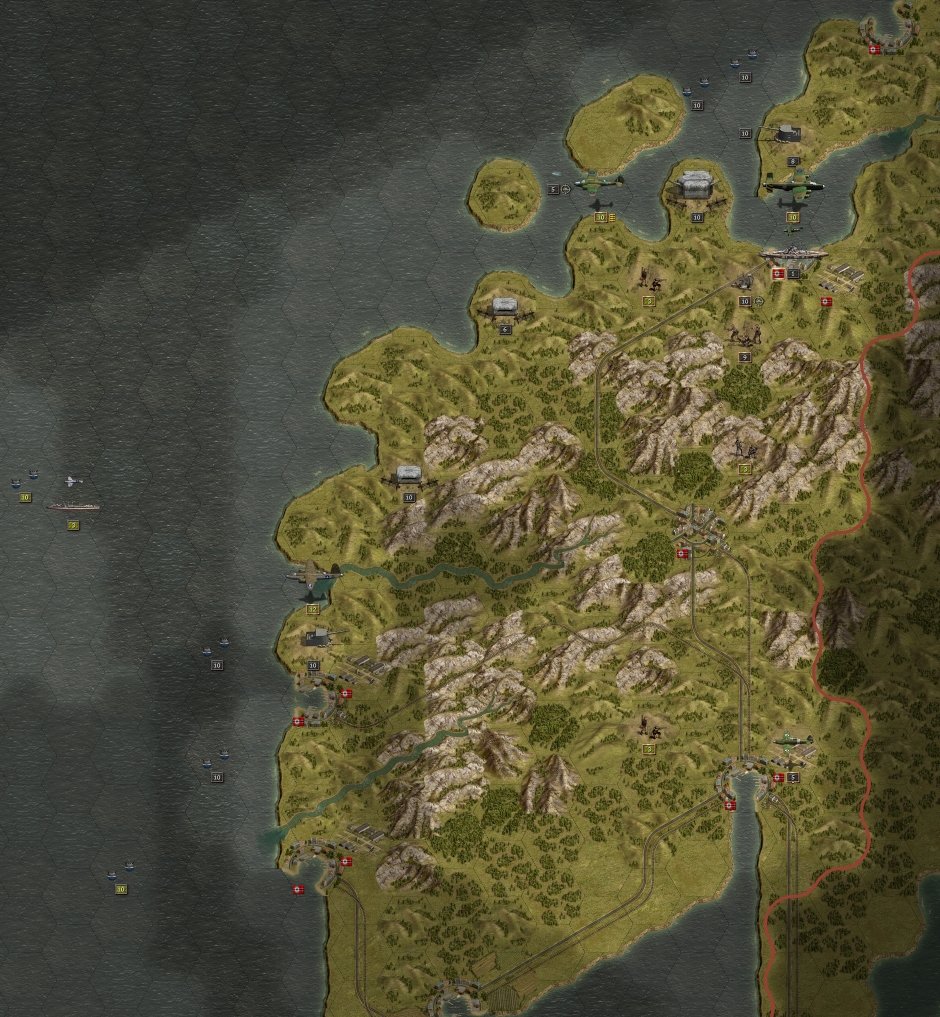Select the battleship docked at the port

(793, 255)
